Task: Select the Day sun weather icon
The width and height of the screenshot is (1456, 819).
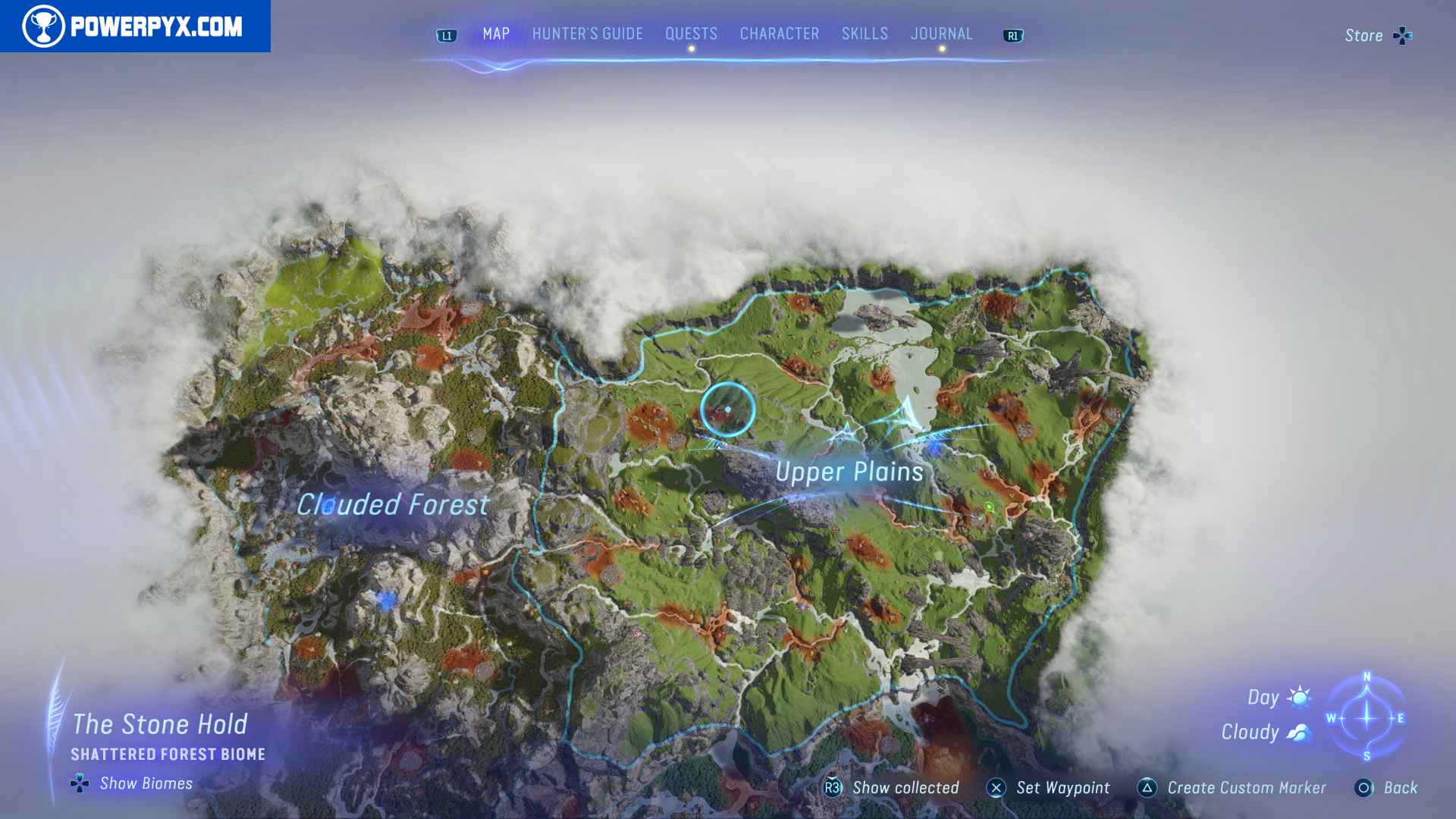Action: coord(1300,697)
